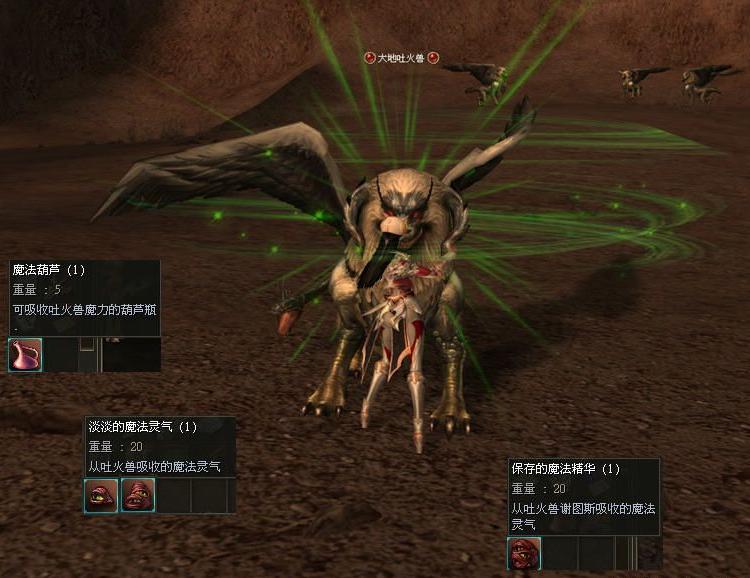Select the pink magic gourd item slot
This screenshot has height=578, width=750.
pyautogui.click(x=25, y=354)
